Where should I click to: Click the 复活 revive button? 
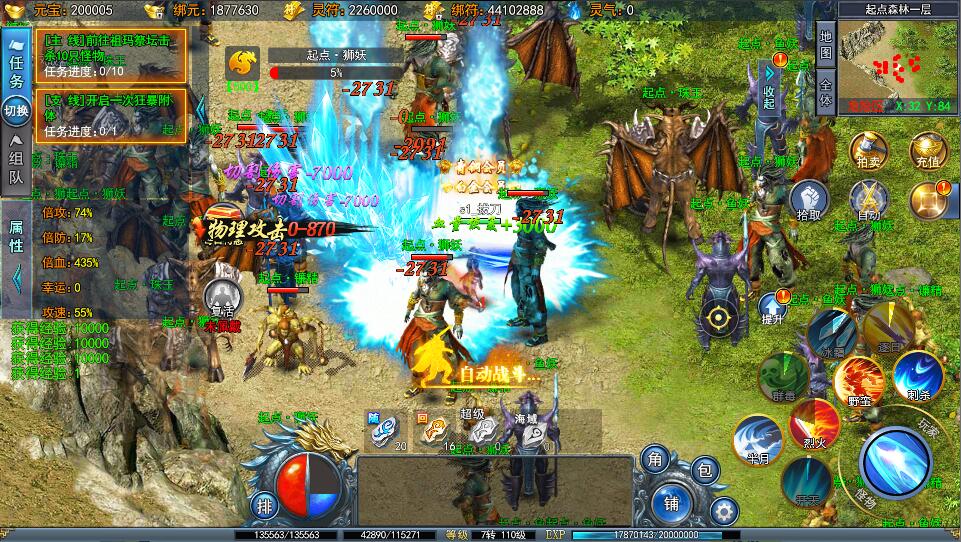tap(222, 298)
